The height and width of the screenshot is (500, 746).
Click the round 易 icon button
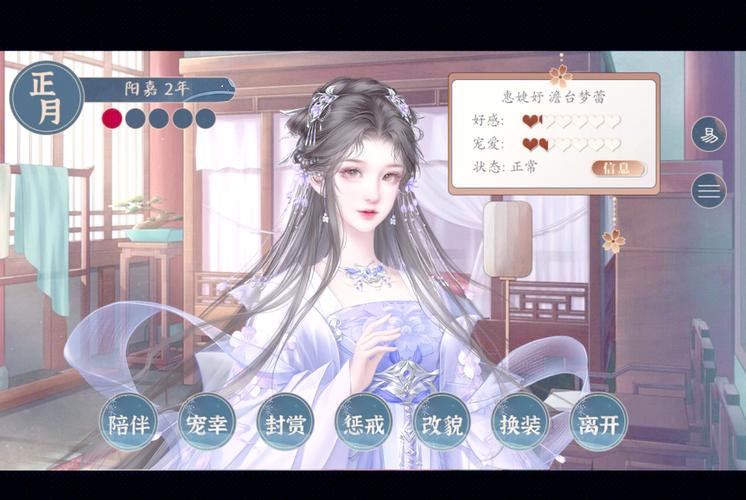[709, 135]
